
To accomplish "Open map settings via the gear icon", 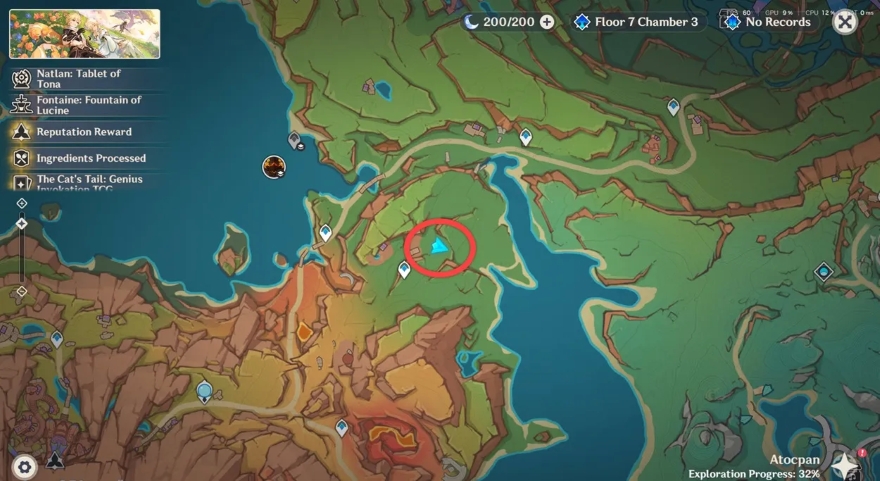I will tap(24, 465).
